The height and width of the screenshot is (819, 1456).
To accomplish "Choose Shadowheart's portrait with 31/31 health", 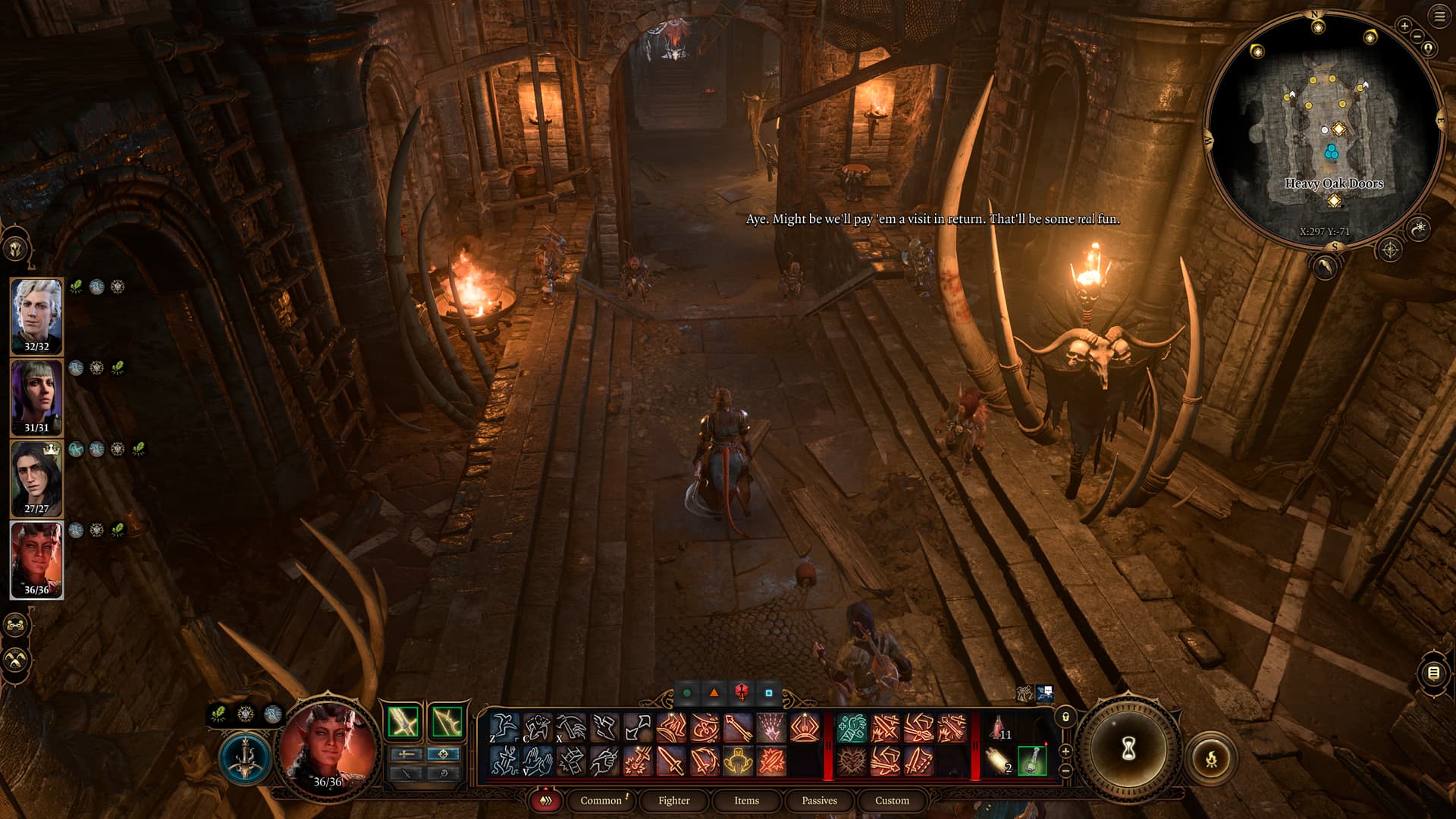I will point(36,397).
